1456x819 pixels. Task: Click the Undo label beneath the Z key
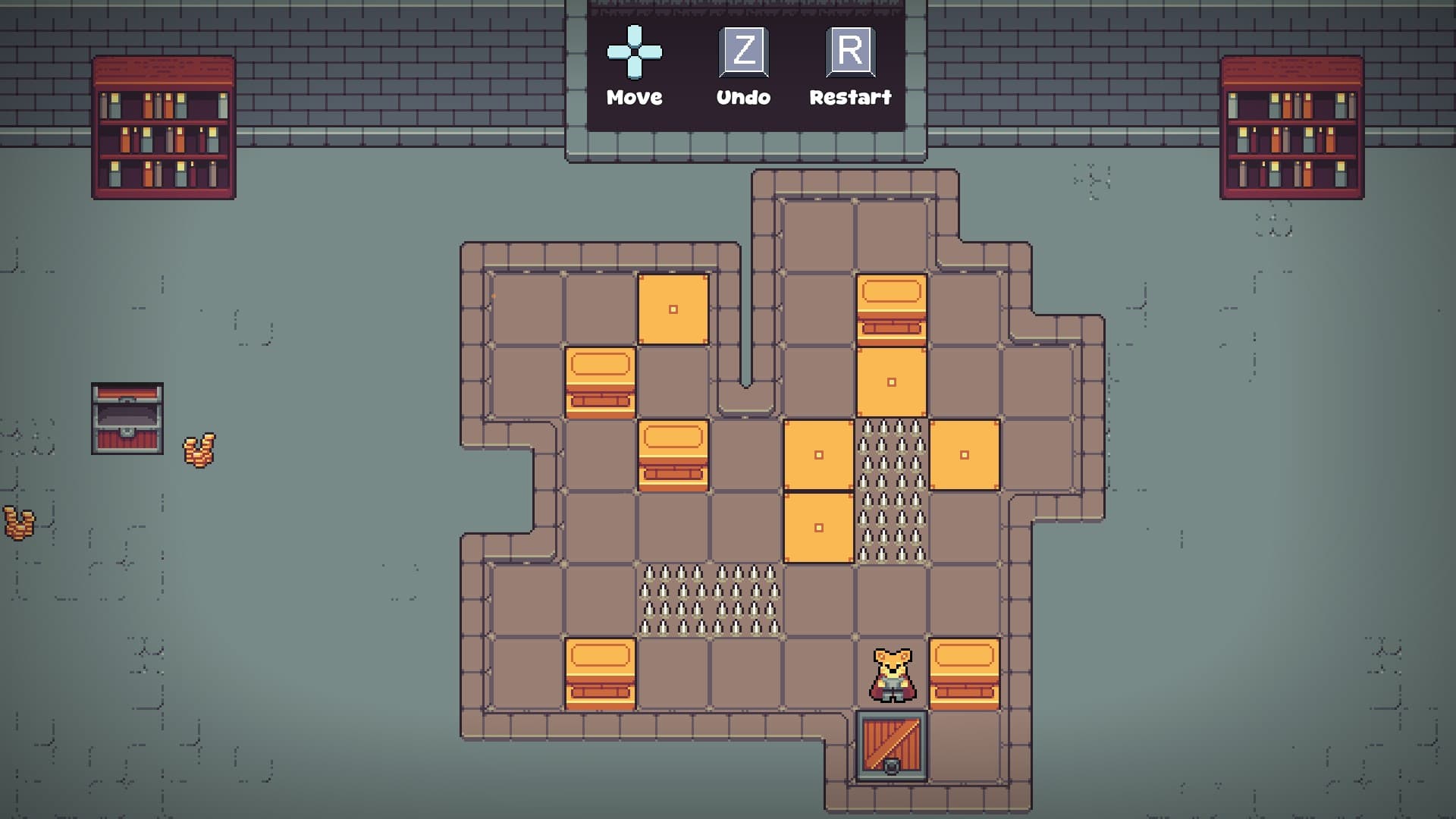point(744,97)
